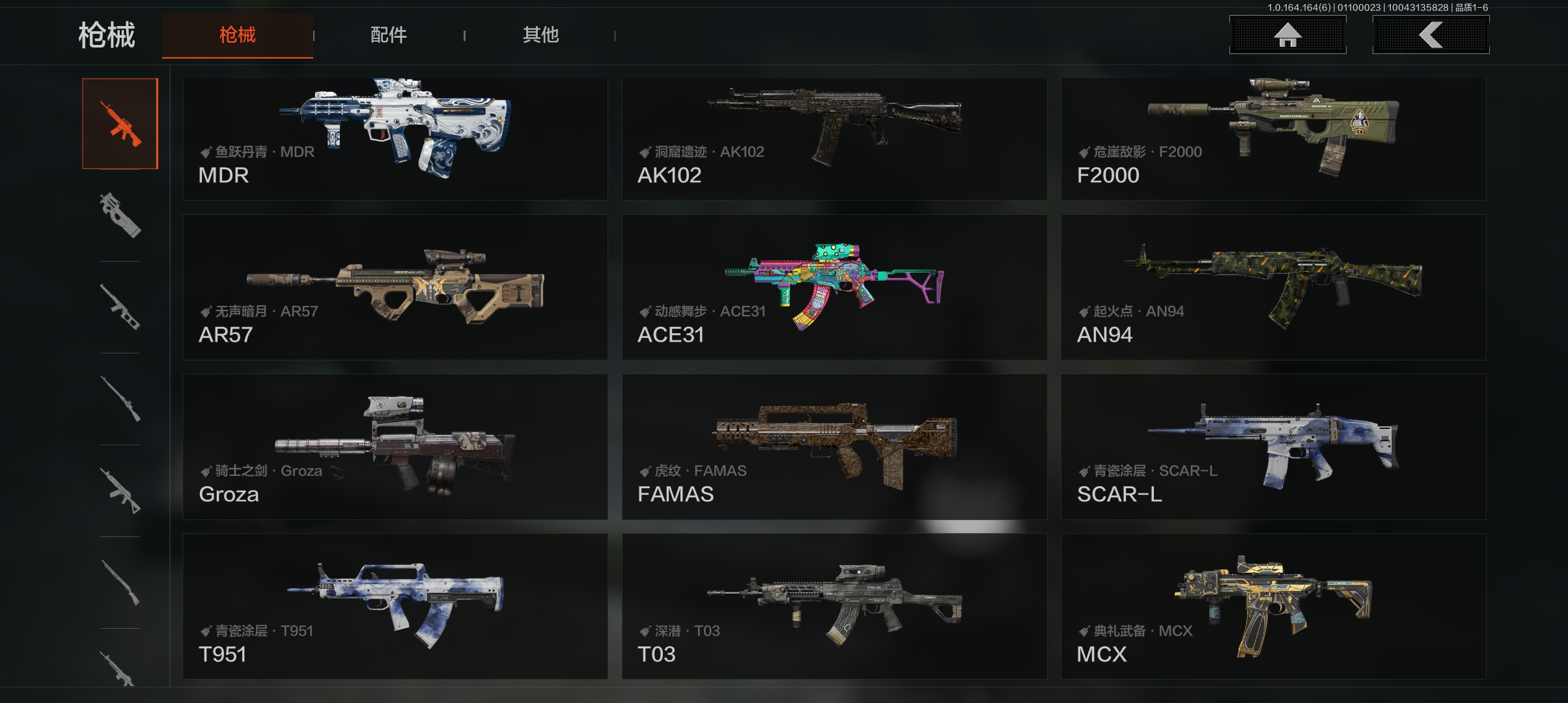Open the MCX weapon tile

click(1273, 606)
